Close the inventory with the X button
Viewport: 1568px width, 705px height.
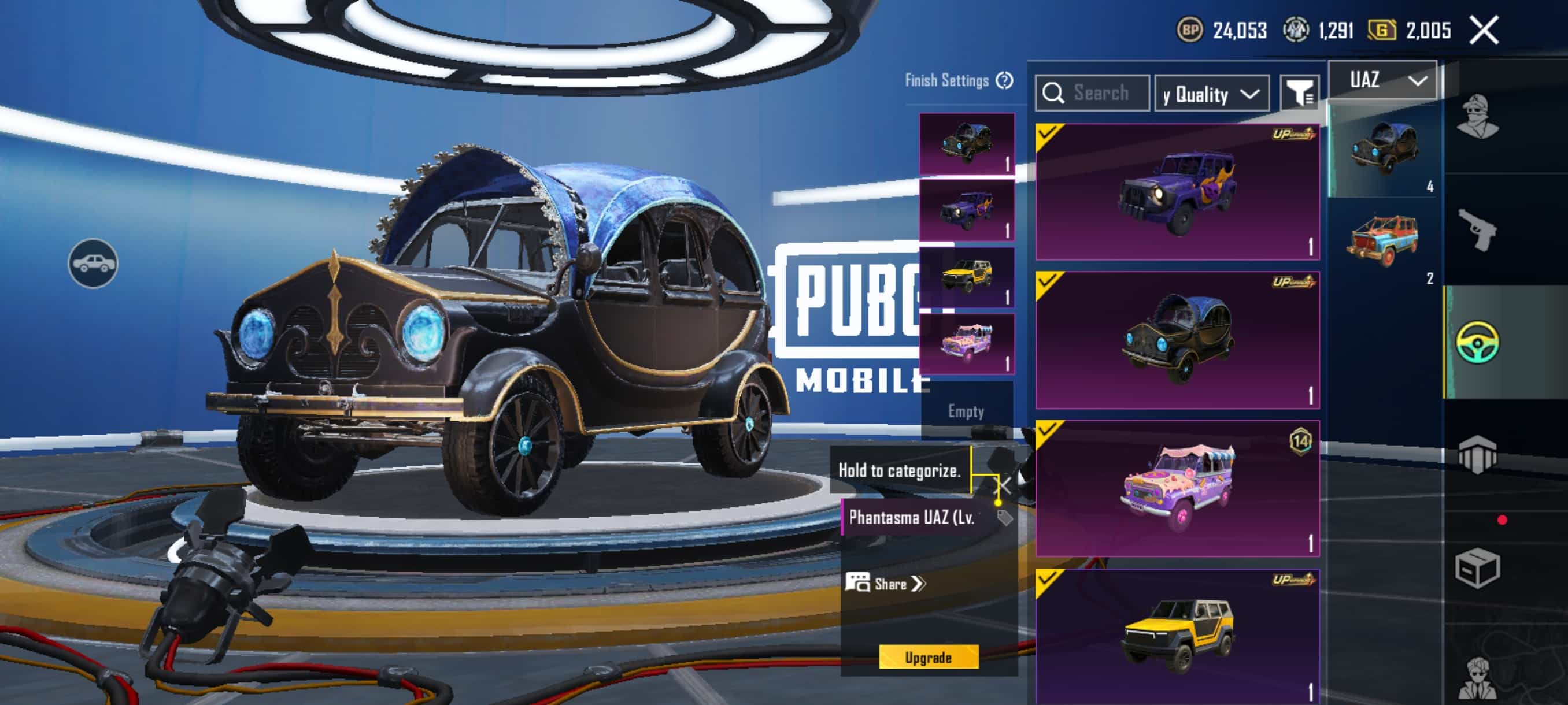[1484, 31]
